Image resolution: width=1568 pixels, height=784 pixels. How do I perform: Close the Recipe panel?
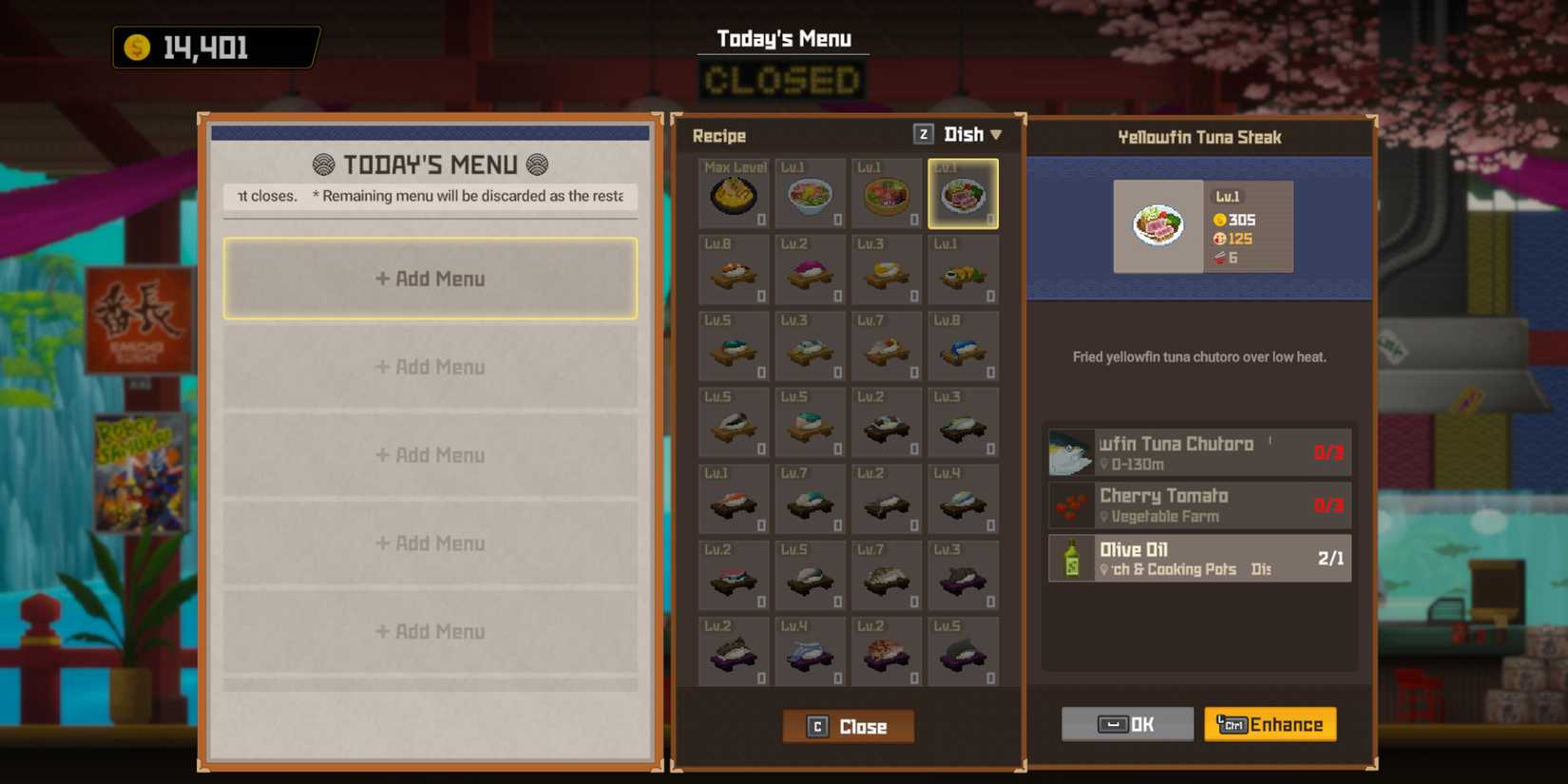(847, 725)
